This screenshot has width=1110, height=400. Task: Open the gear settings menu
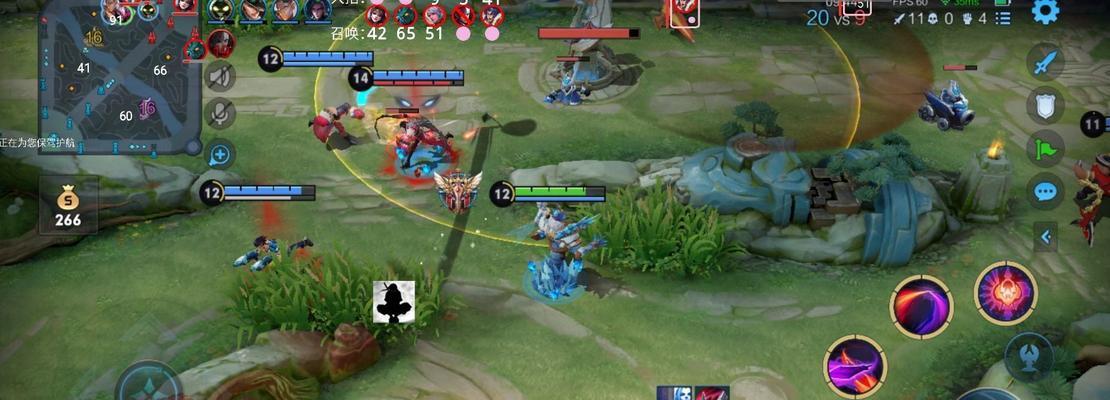[1045, 12]
